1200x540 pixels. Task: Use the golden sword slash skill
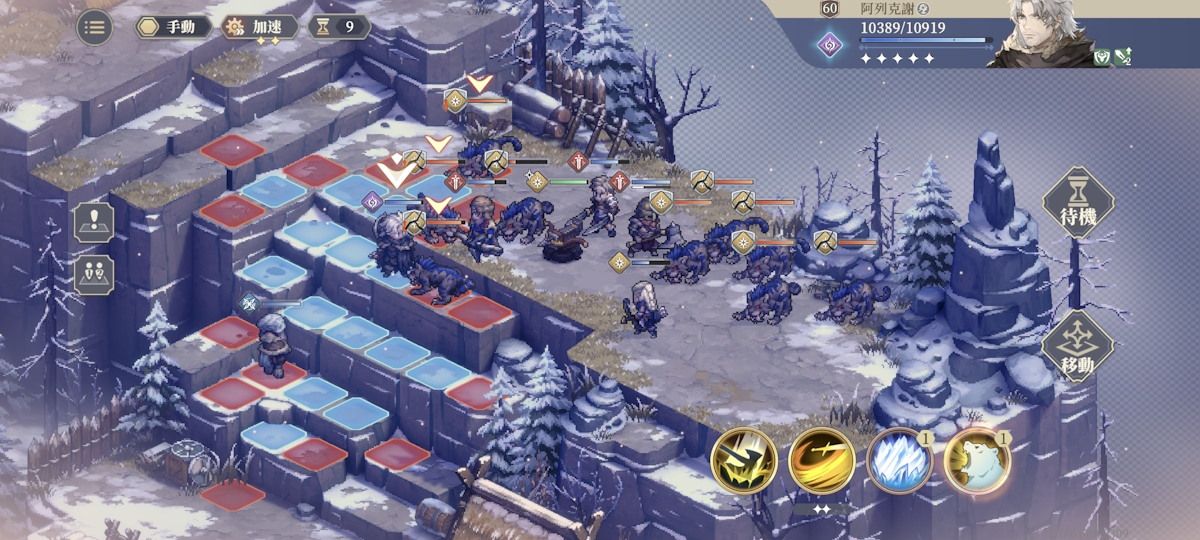[x=821, y=461]
